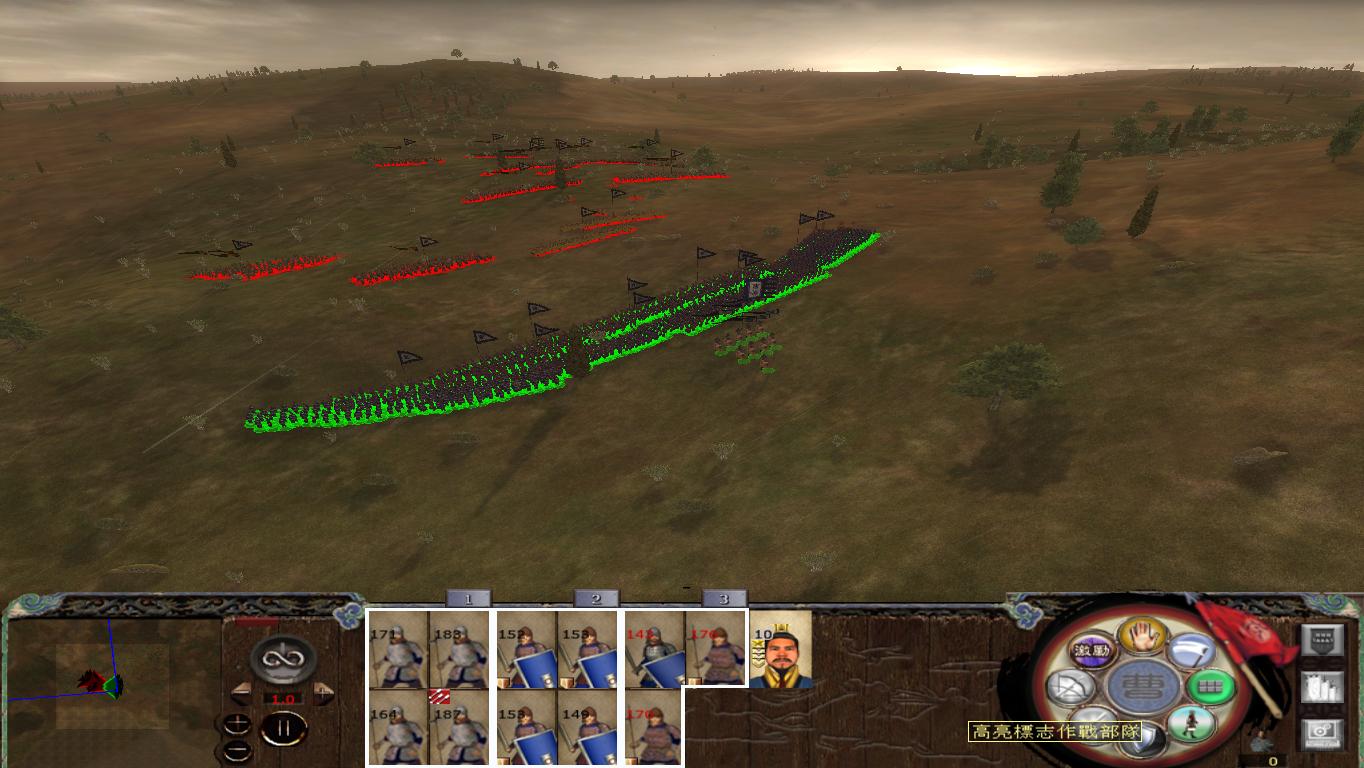Select the running soldier movement icon
This screenshot has width=1364, height=768.
pyautogui.click(x=1190, y=726)
